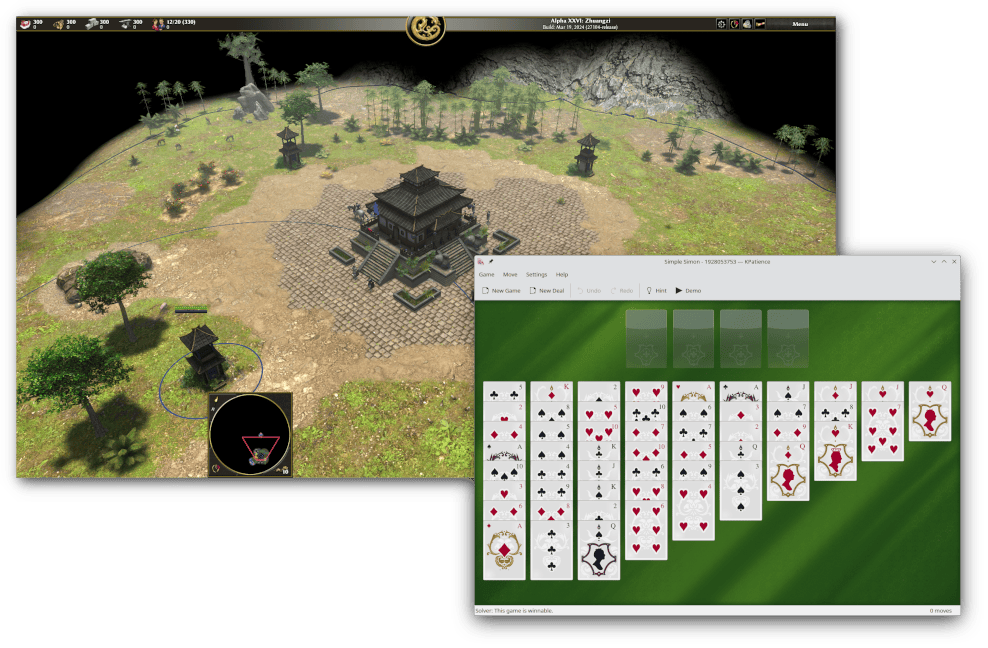Click the New Deal toolbar button

point(547,290)
